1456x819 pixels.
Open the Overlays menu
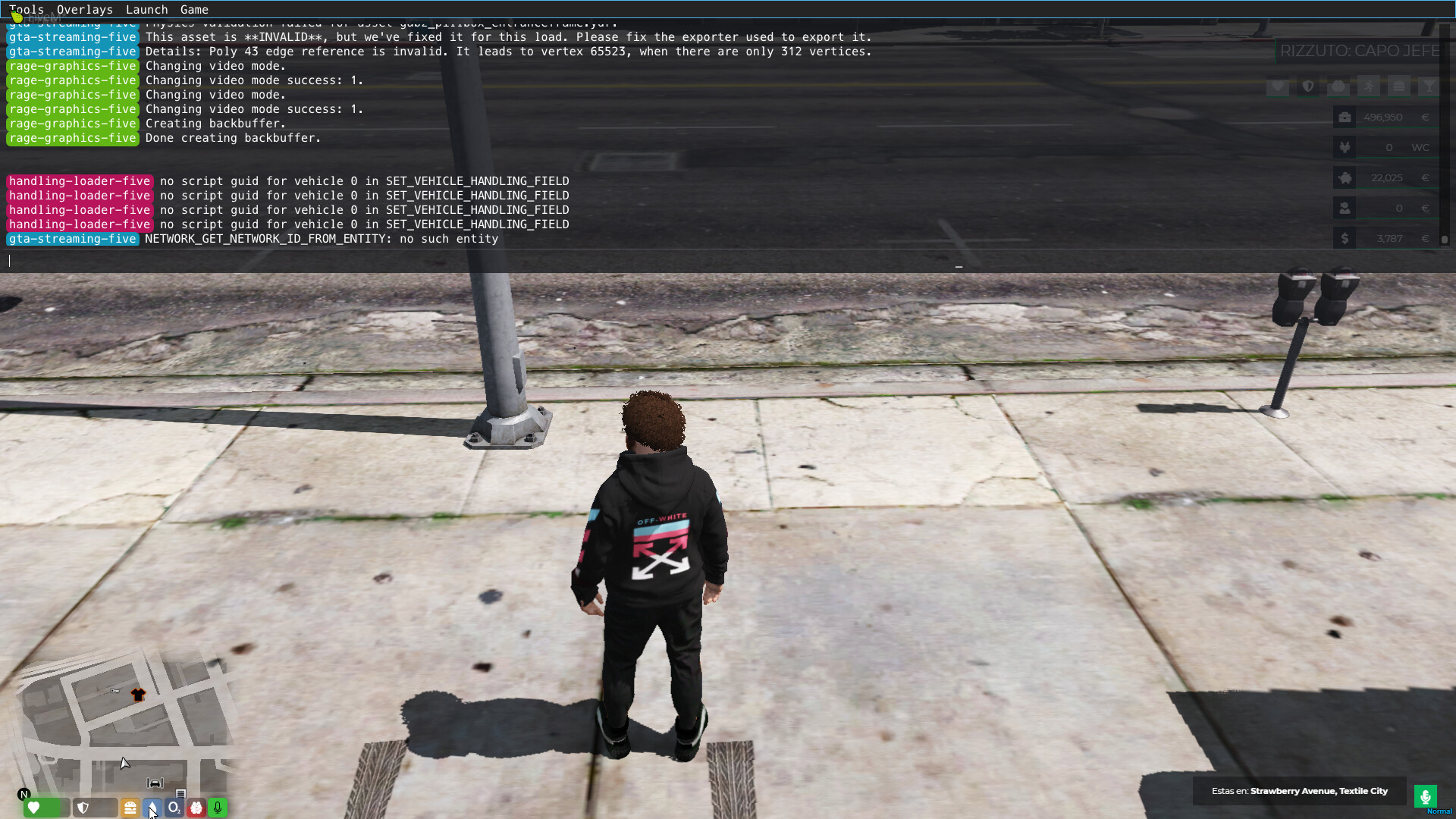point(84,10)
